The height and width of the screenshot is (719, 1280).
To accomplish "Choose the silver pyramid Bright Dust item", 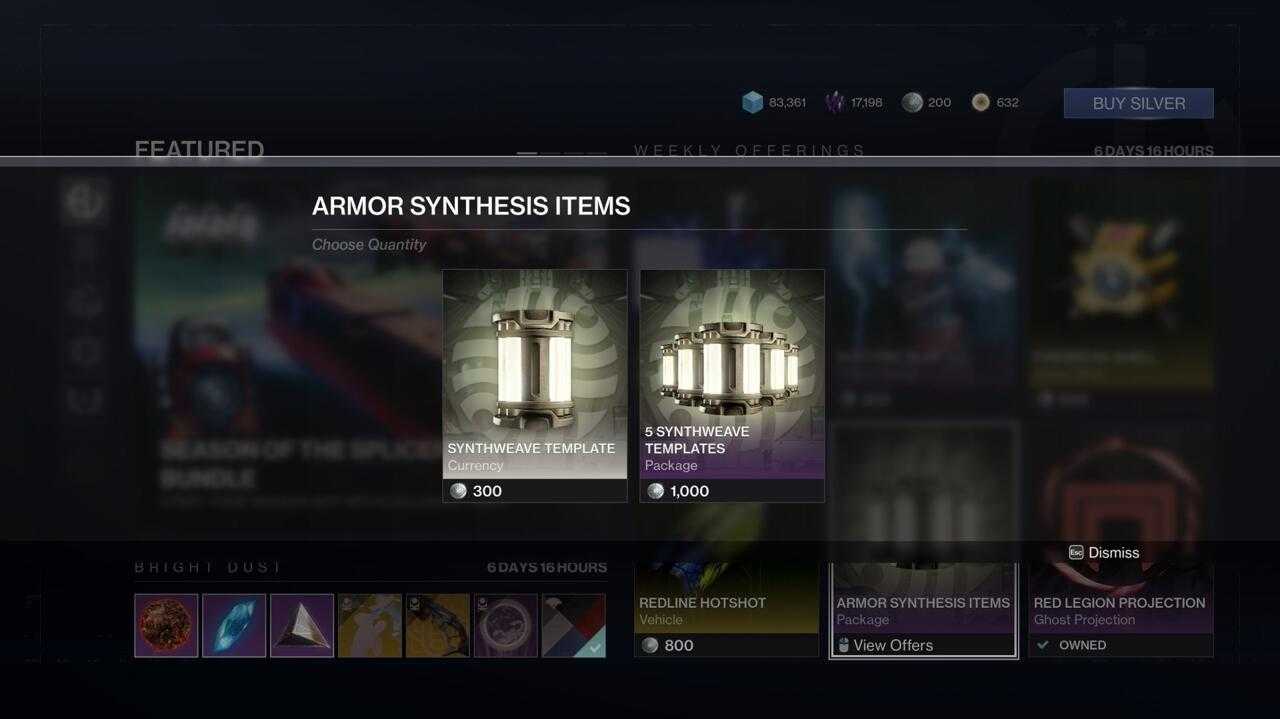I will (302, 626).
